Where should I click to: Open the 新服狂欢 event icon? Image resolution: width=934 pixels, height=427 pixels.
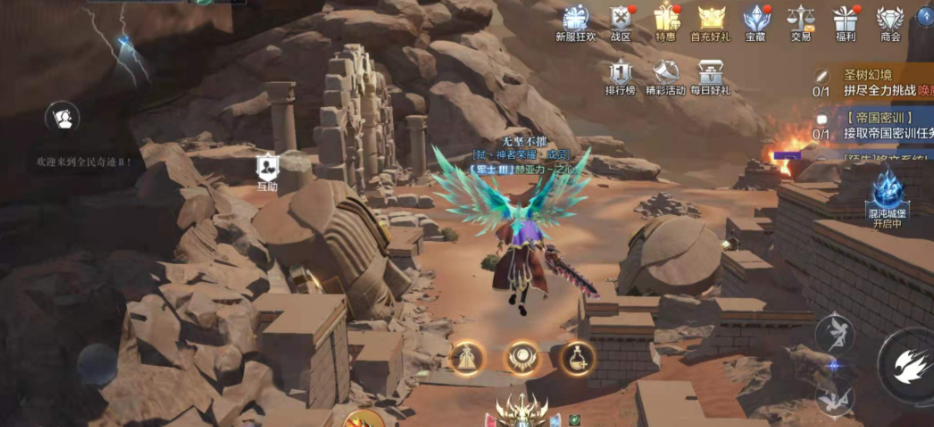click(x=575, y=20)
